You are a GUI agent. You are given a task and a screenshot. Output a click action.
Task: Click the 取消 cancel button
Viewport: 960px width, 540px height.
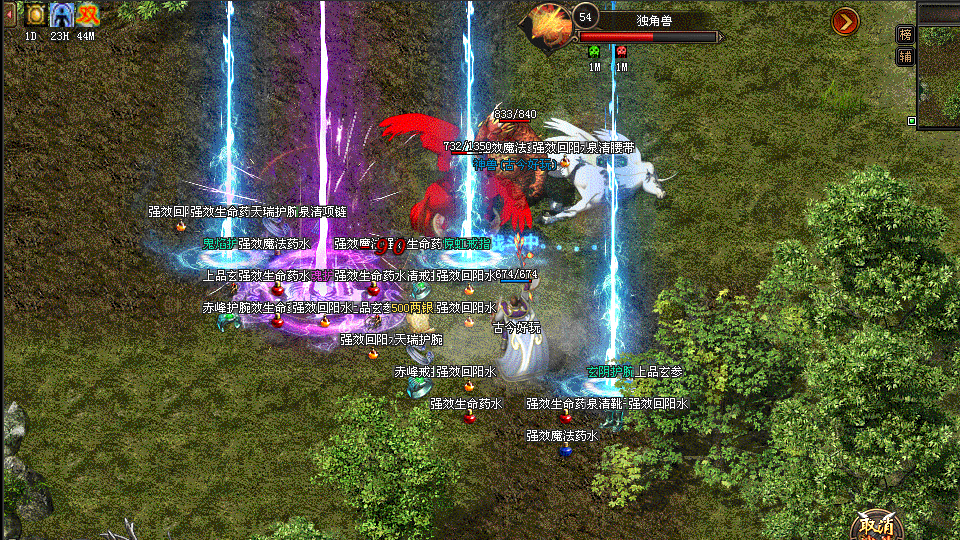pos(876,526)
